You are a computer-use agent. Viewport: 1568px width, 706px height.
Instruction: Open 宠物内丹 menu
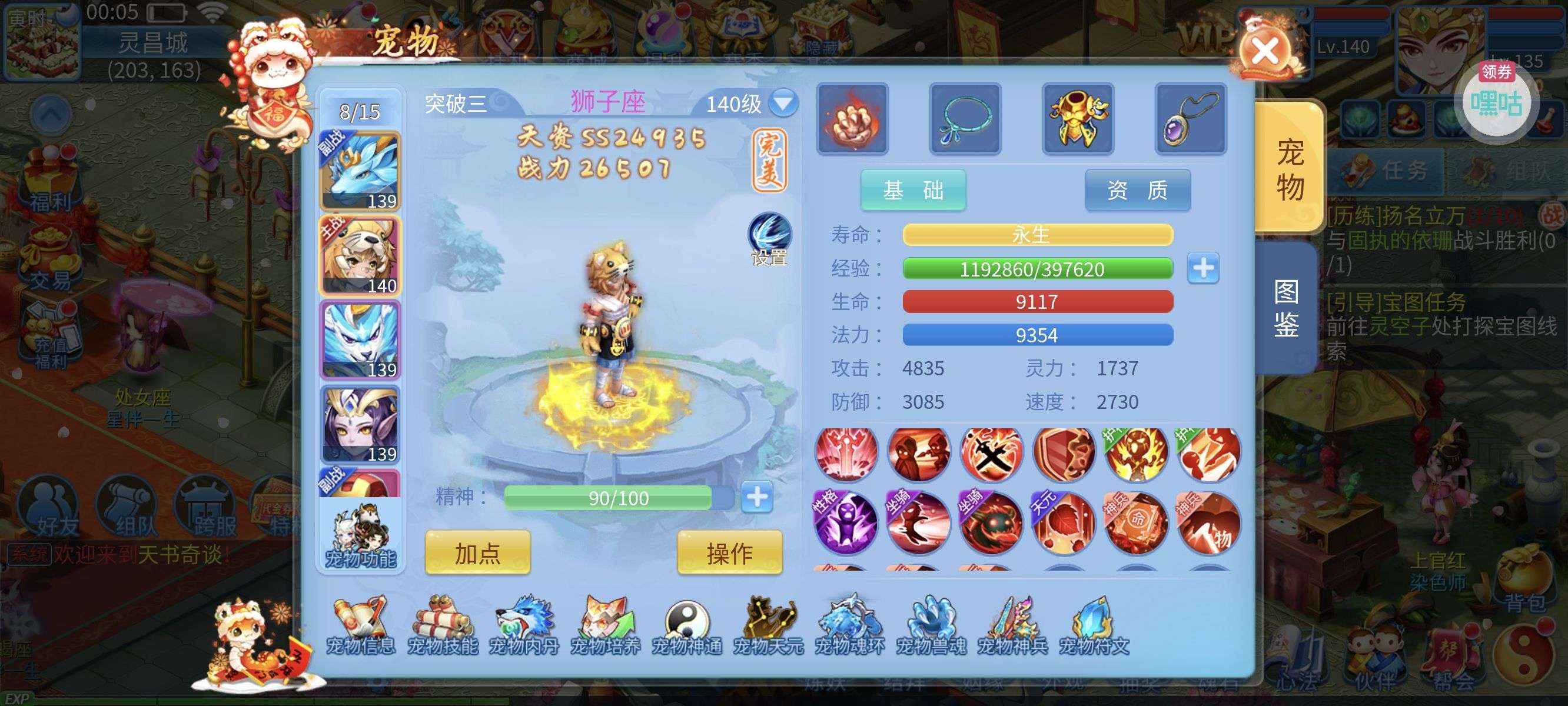point(524,625)
